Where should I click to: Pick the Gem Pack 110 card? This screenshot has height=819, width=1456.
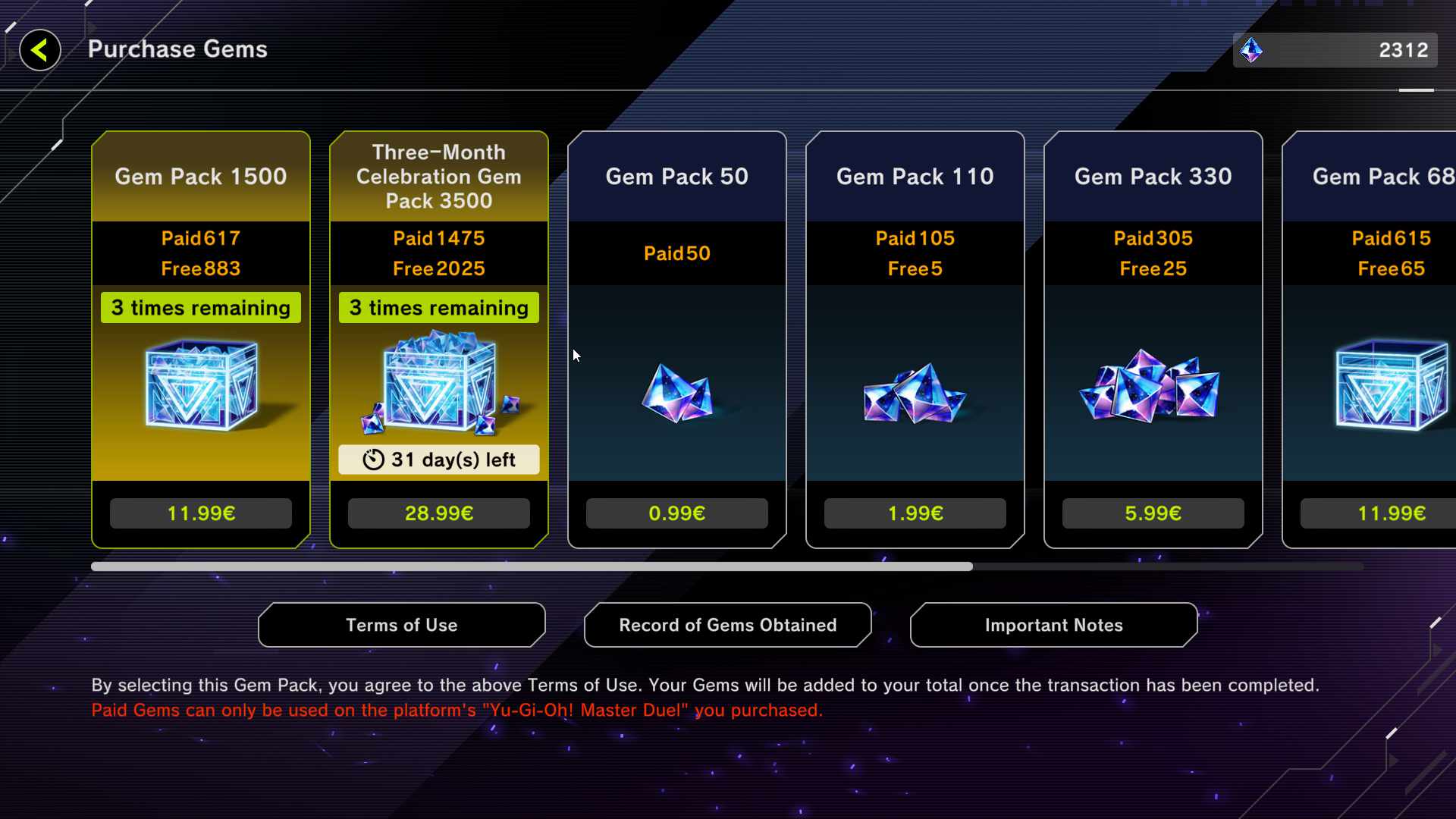[915, 379]
